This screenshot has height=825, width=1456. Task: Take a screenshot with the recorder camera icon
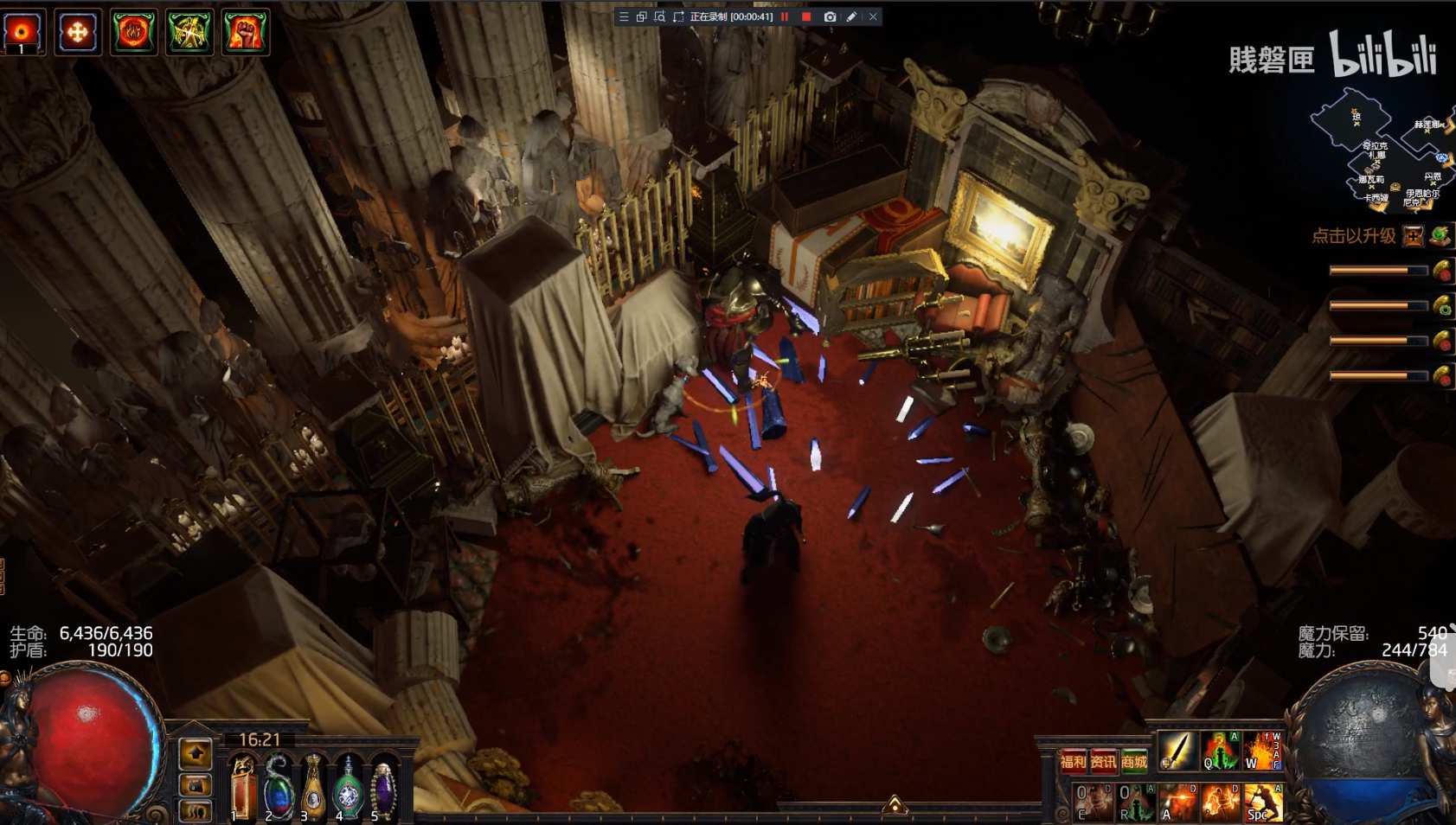(830, 16)
